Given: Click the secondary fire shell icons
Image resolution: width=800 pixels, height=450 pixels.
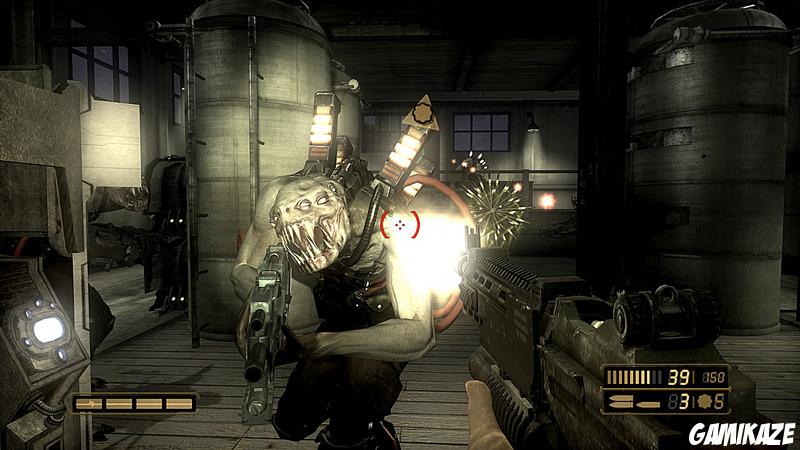Looking at the screenshot, I should tap(629, 405).
